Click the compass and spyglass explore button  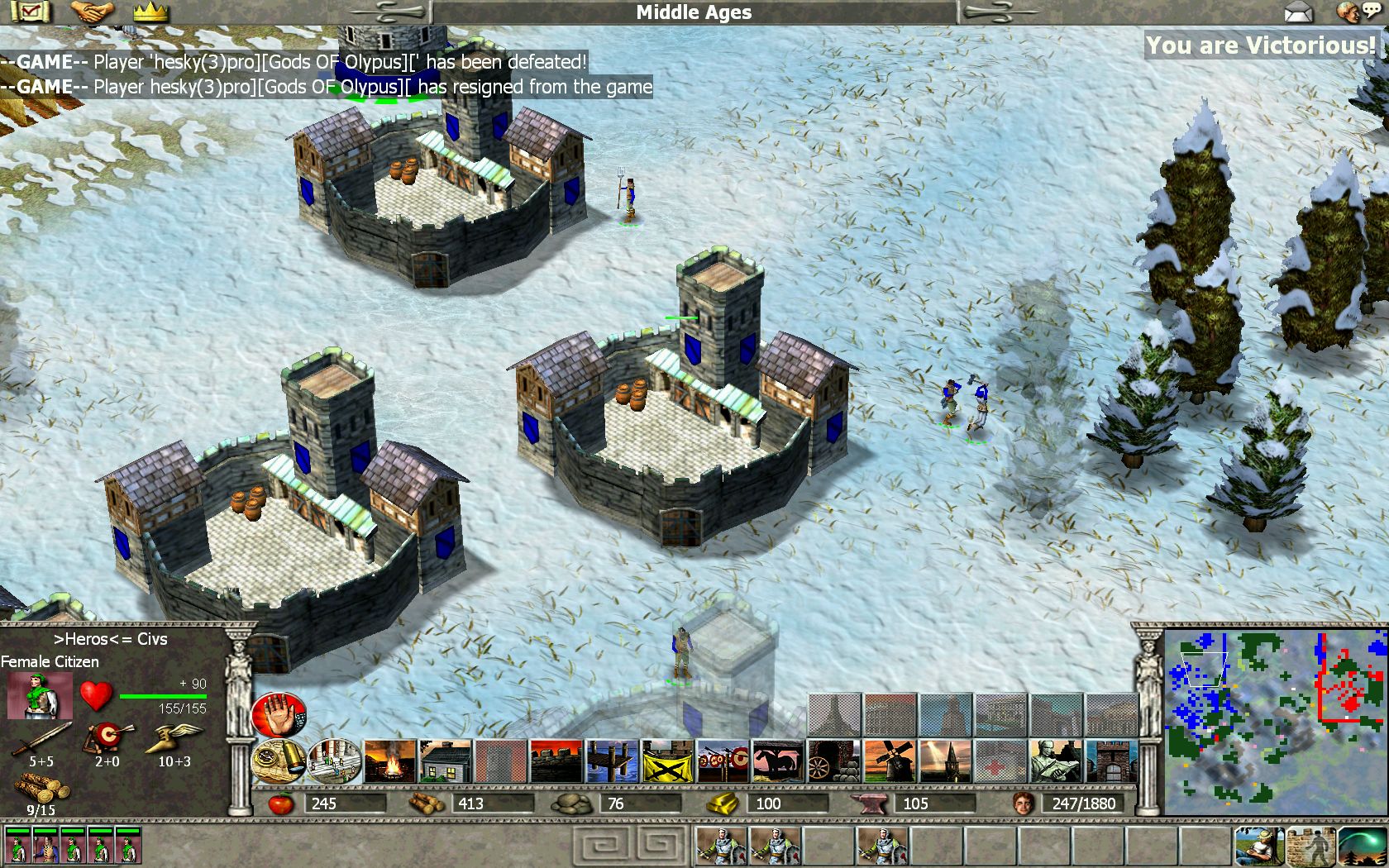point(279,761)
